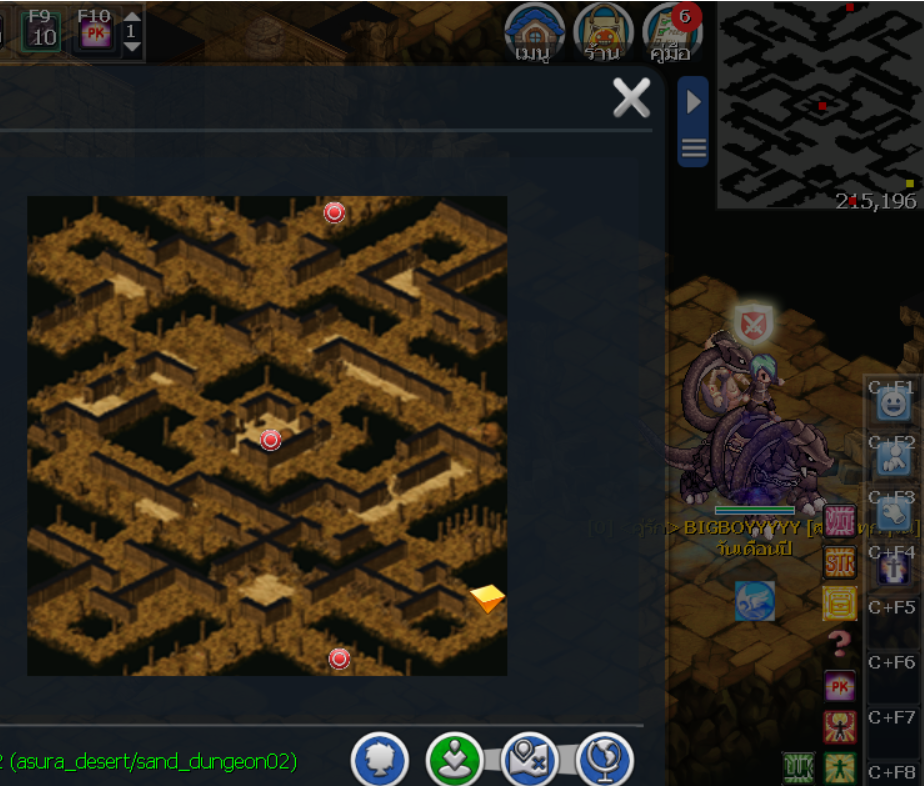Screen dimensions: 924x786
Task: Select the central red marker on the map
Action: pos(270,440)
